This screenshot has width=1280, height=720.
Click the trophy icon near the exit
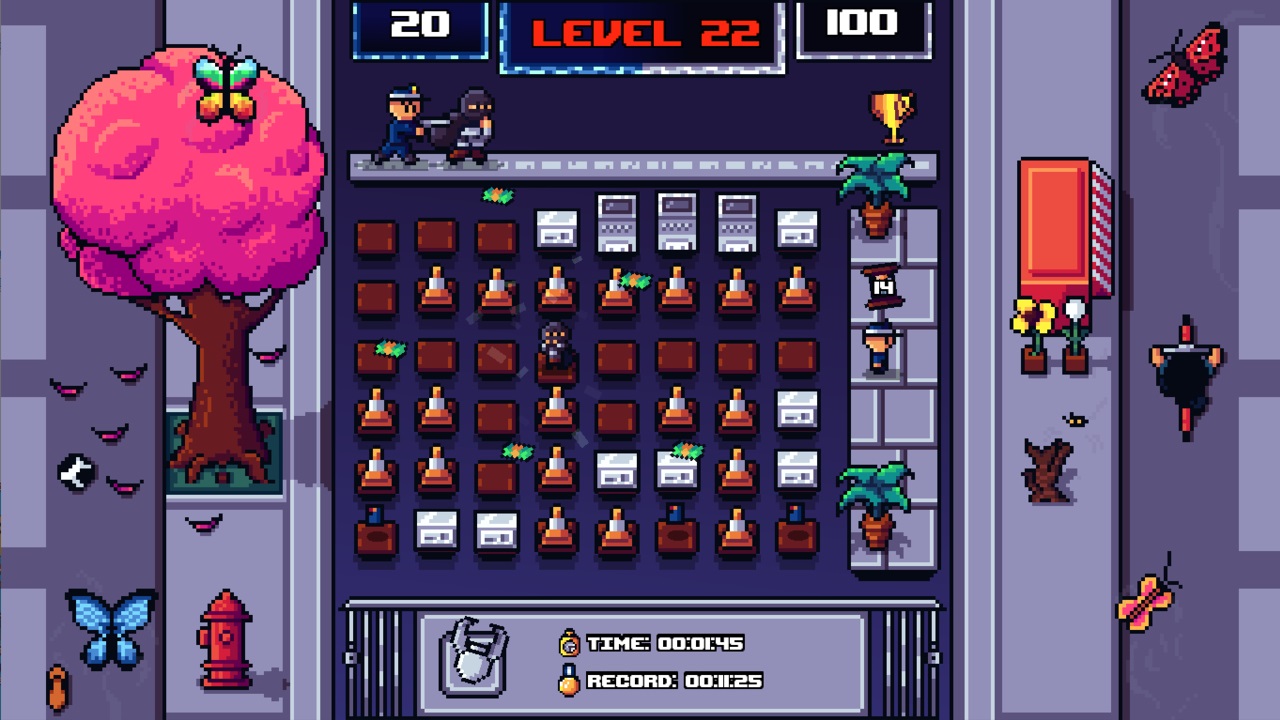pos(893,115)
